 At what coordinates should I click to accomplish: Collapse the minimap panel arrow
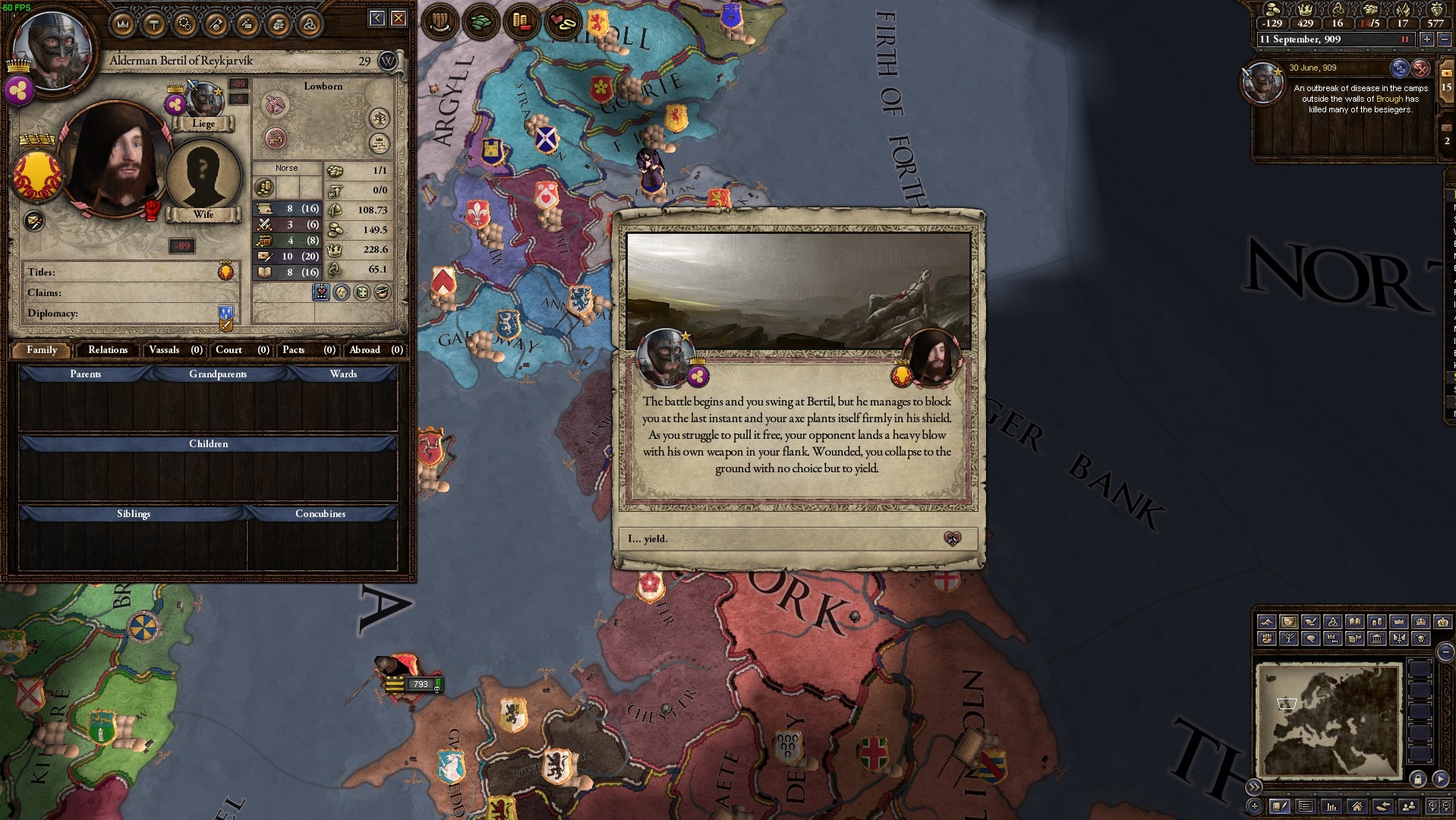[x=1445, y=651]
